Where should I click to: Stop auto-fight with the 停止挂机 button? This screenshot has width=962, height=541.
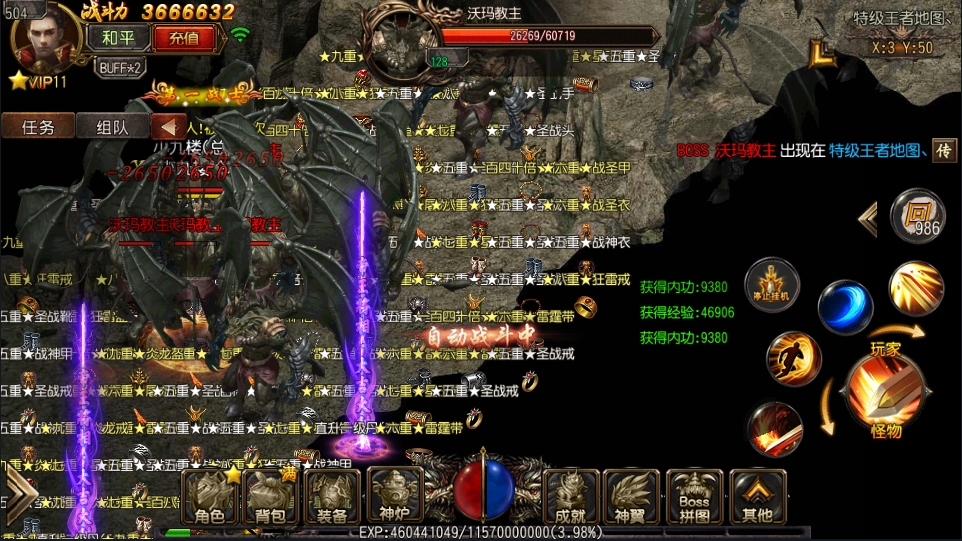pos(772,286)
